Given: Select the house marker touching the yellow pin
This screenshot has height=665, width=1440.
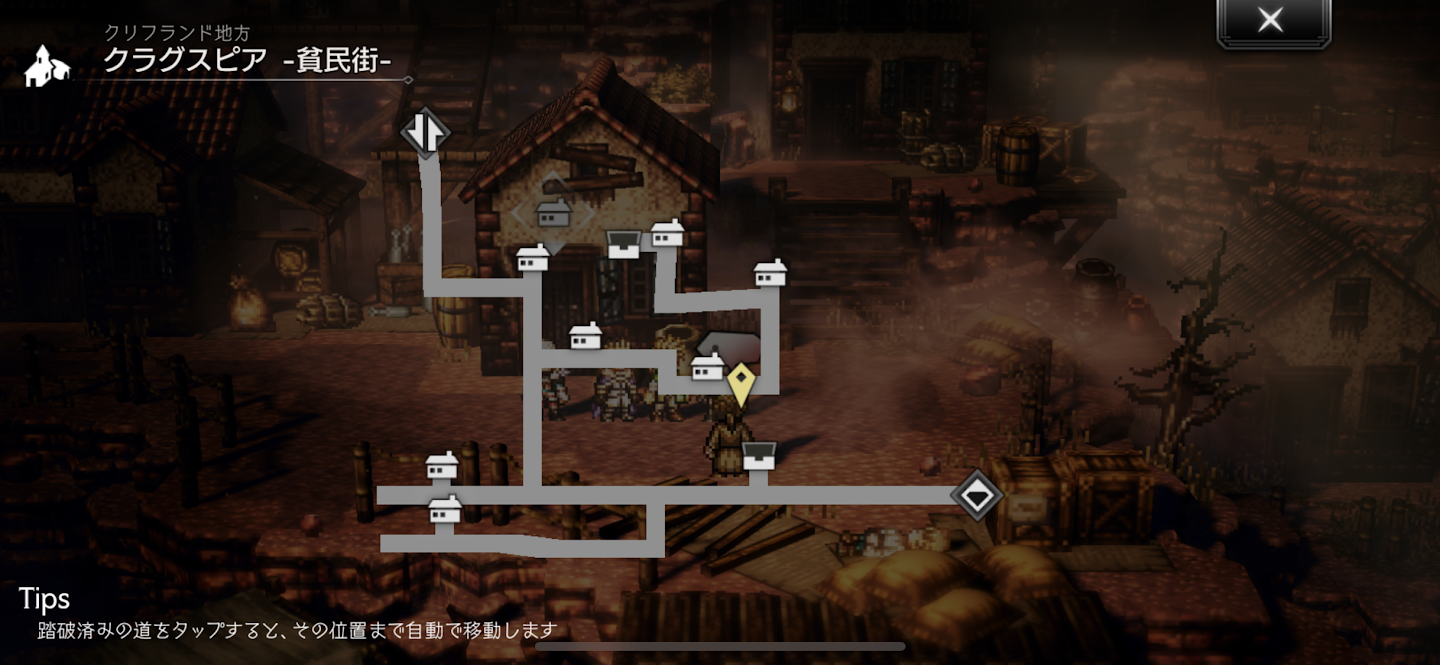Looking at the screenshot, I should 708,367.
